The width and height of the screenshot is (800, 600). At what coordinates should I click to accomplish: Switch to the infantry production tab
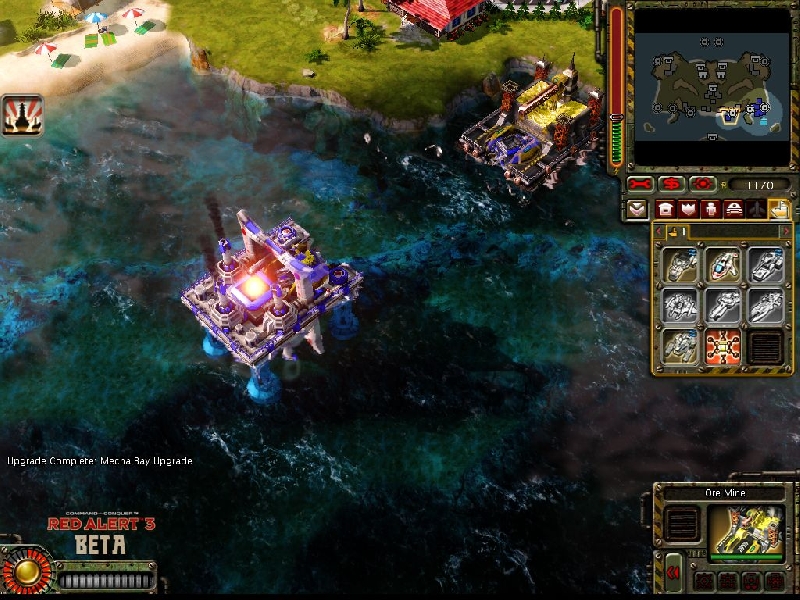[711, 210]
